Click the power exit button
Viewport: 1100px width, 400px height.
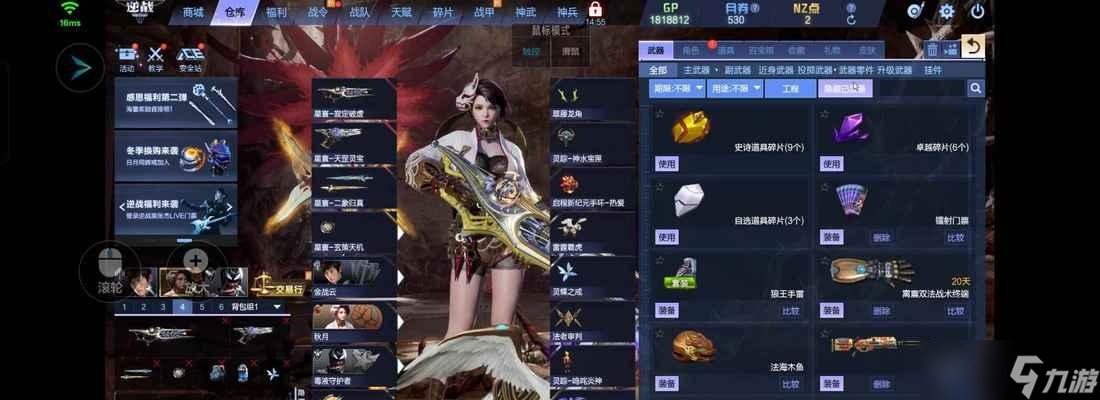978,12
